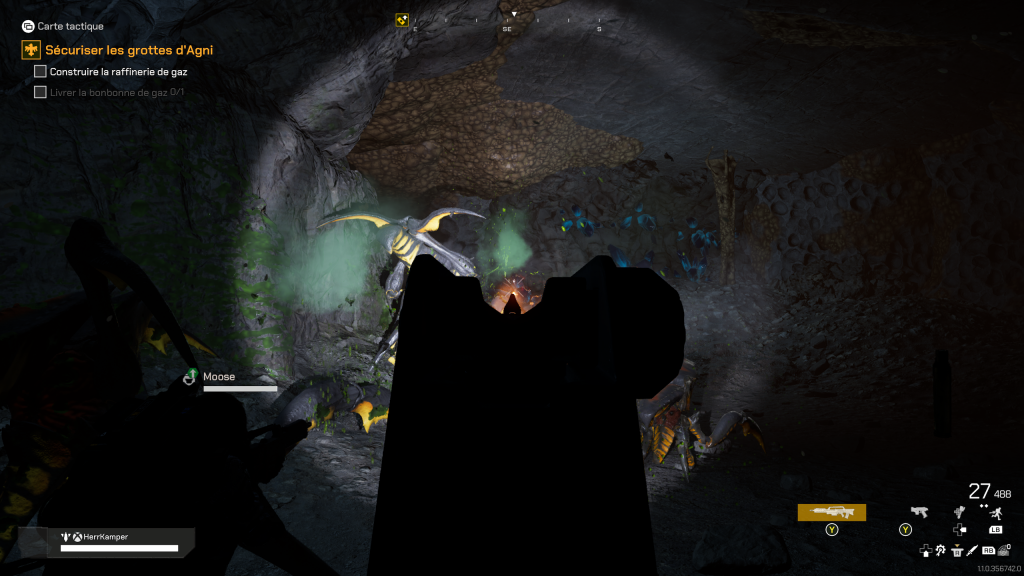
Task: Select the combat knife melee icon
Action: [x=972, y=550]
